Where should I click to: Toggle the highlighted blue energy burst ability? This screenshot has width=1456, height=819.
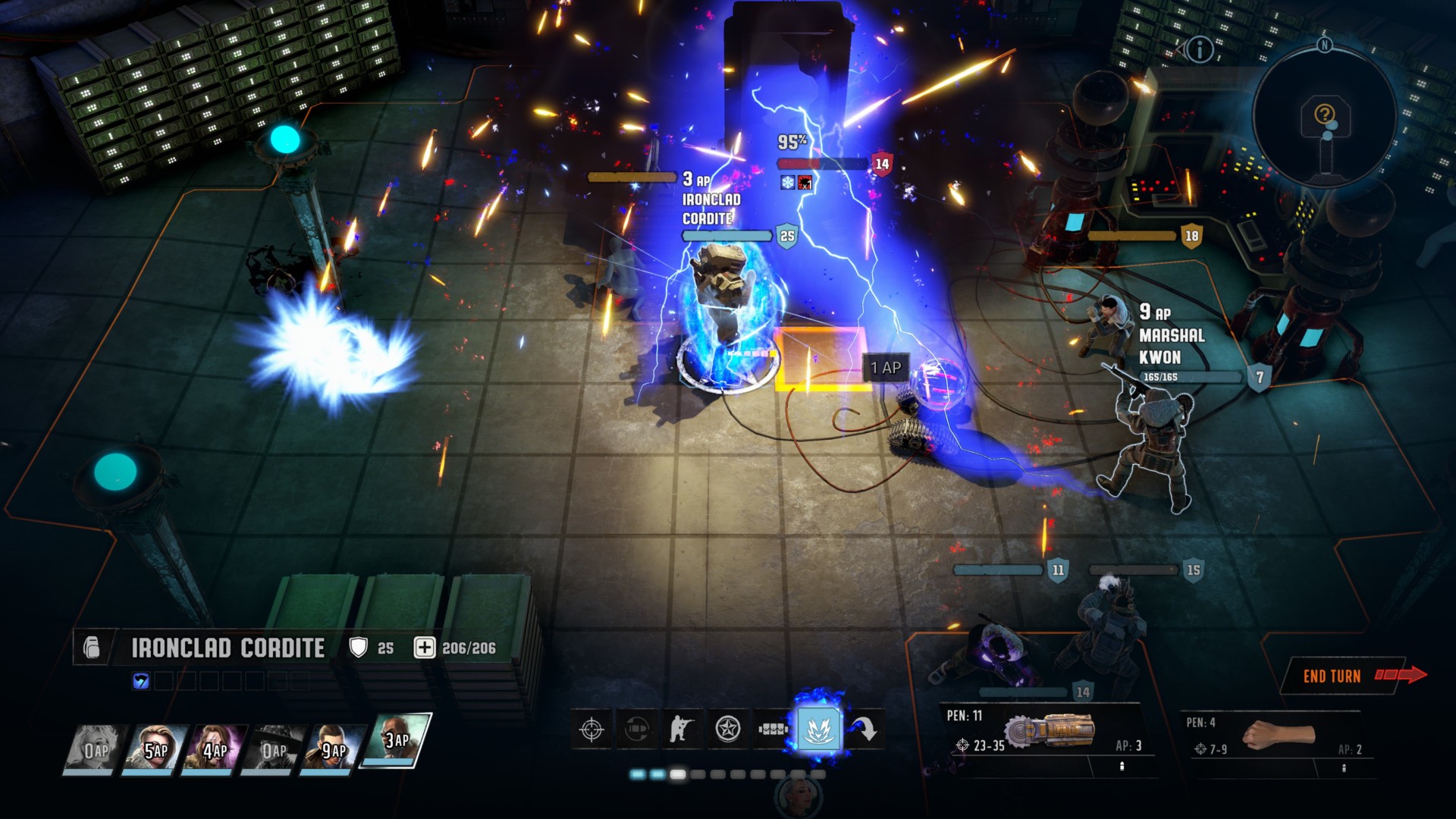819,730
